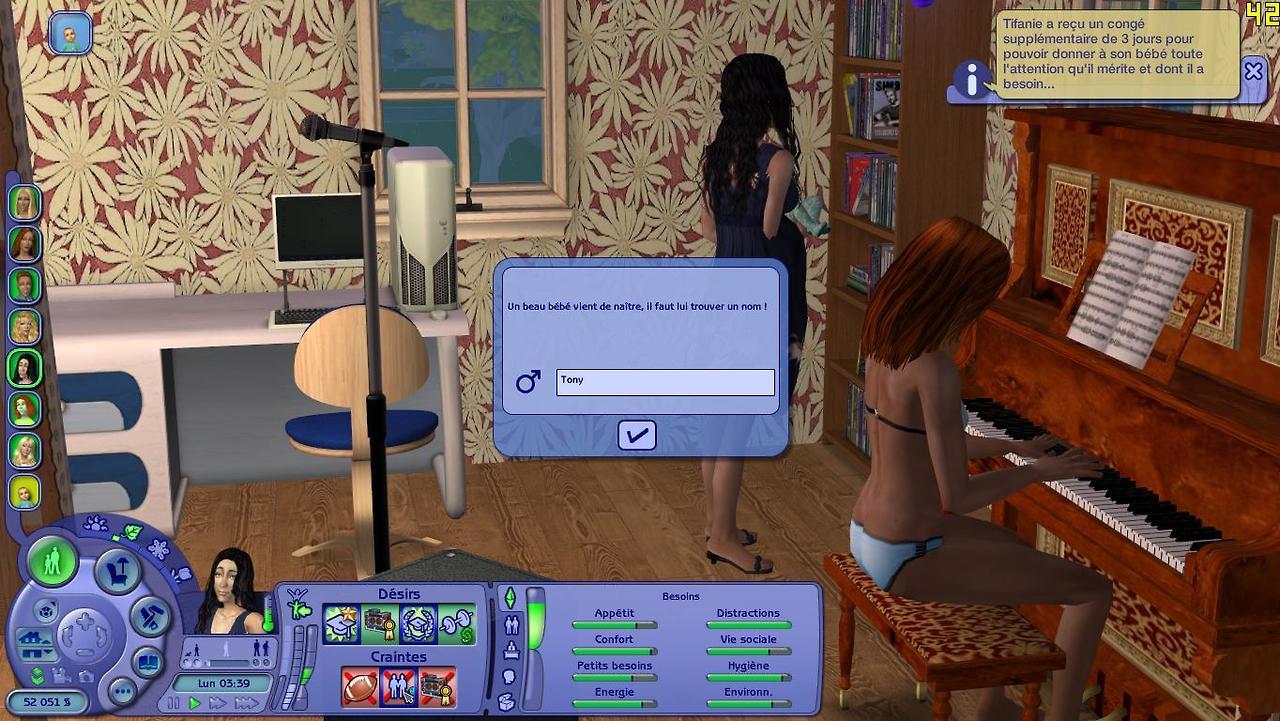Select the football fear icon

(360, 687)
